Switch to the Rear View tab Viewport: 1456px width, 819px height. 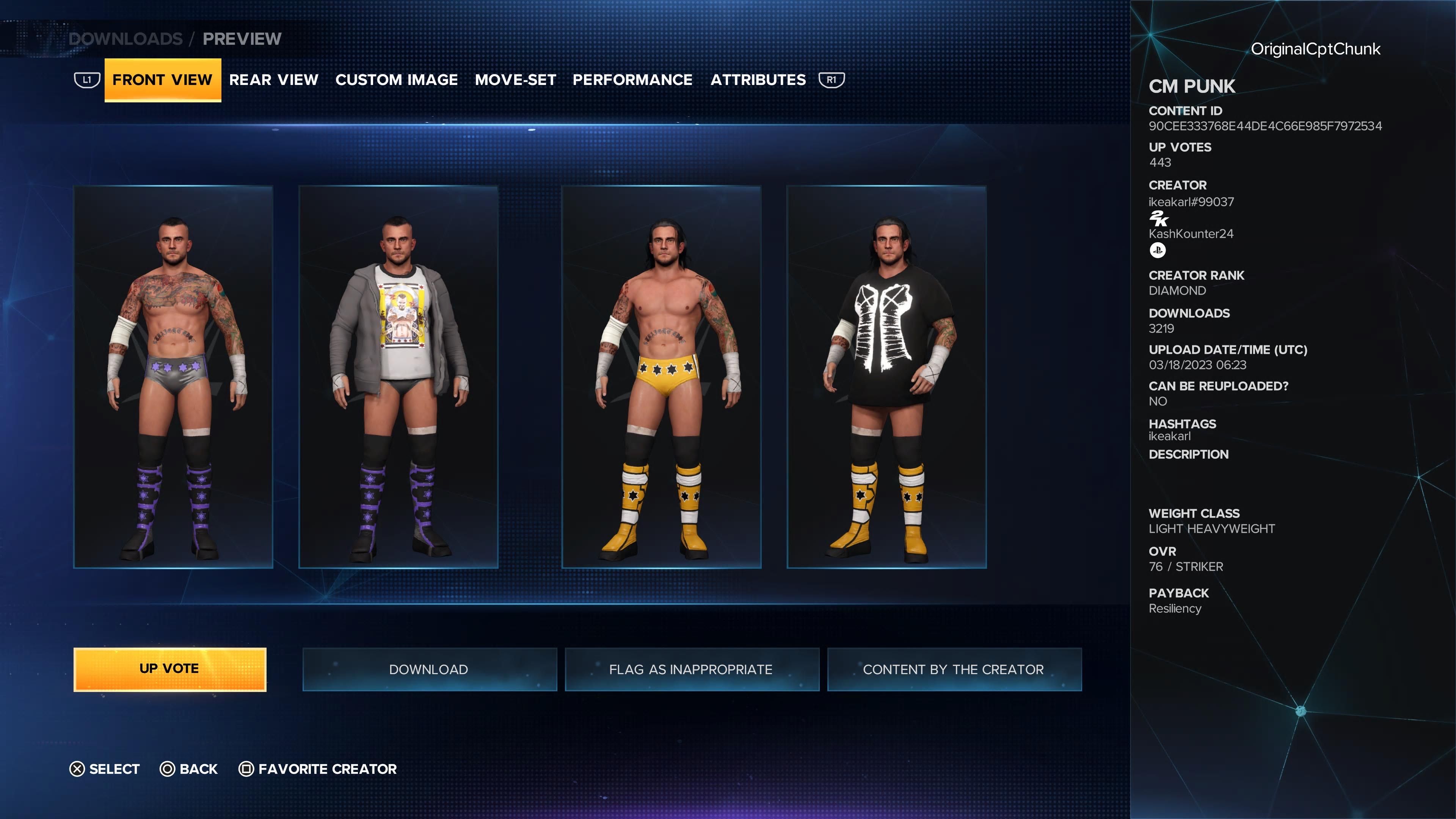pos(273,80)
